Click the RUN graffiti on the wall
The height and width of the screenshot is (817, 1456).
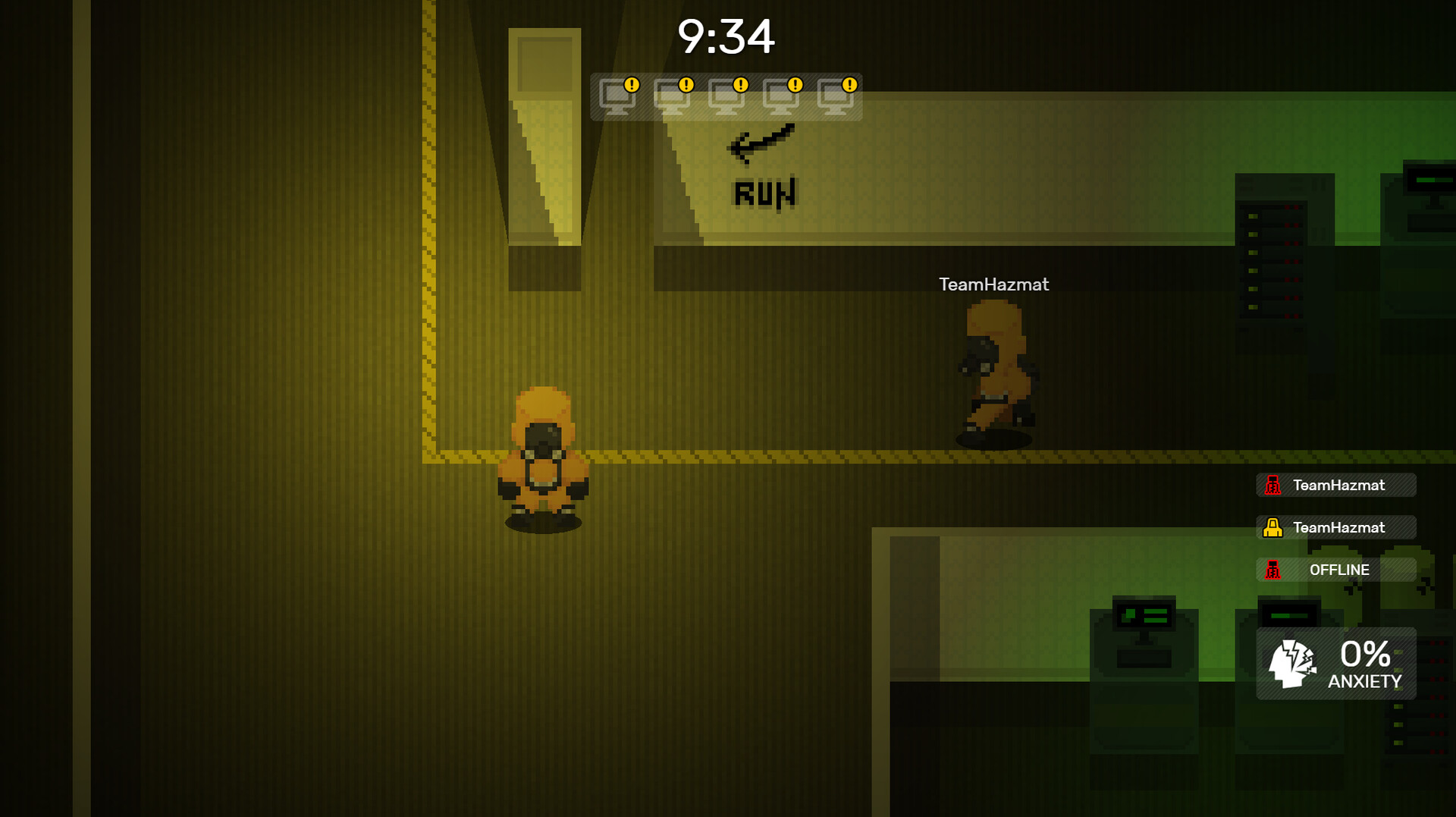[766, 192]
